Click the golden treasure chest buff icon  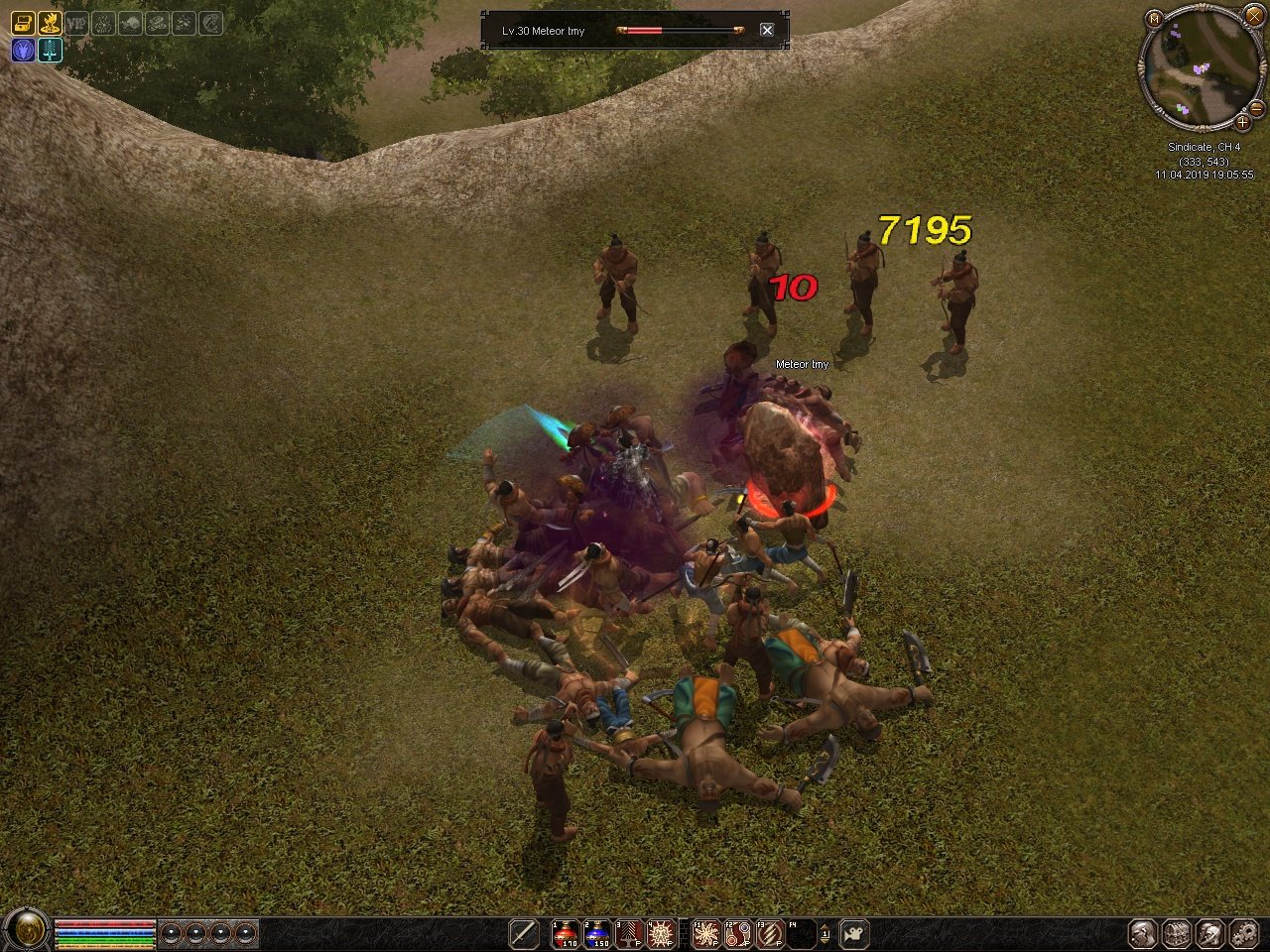point(22,23)
